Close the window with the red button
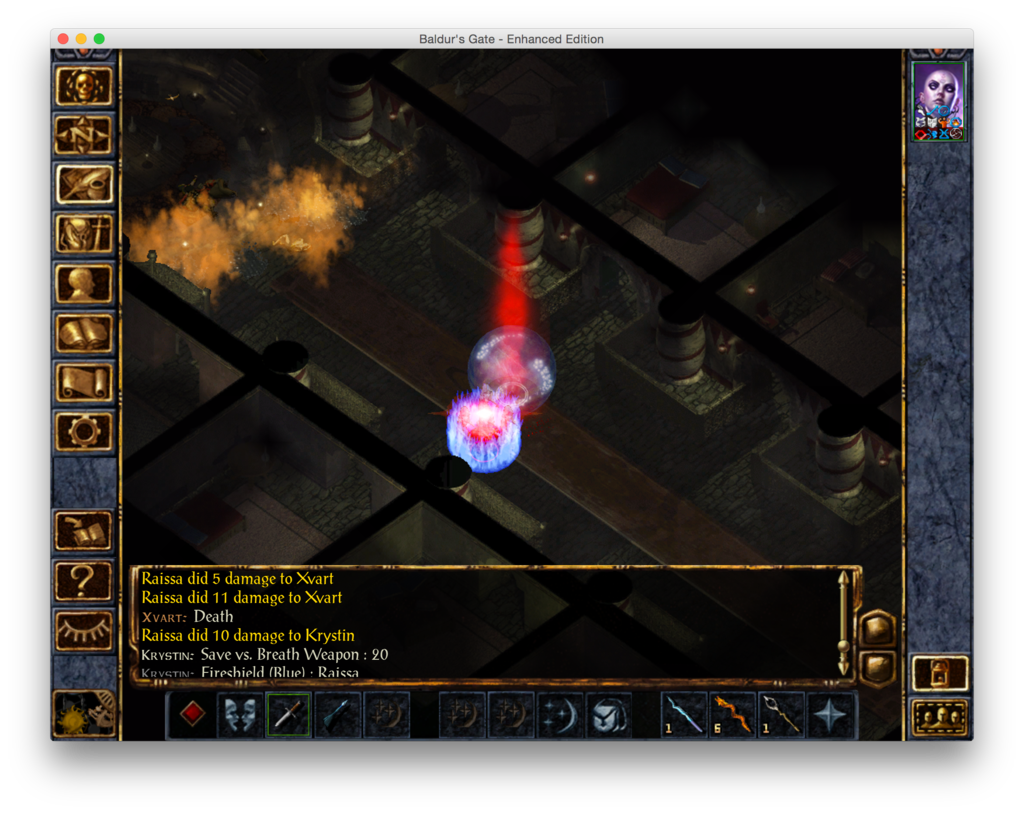The height and width of the screenshot is (813, 1024). [x=63, y=39]
